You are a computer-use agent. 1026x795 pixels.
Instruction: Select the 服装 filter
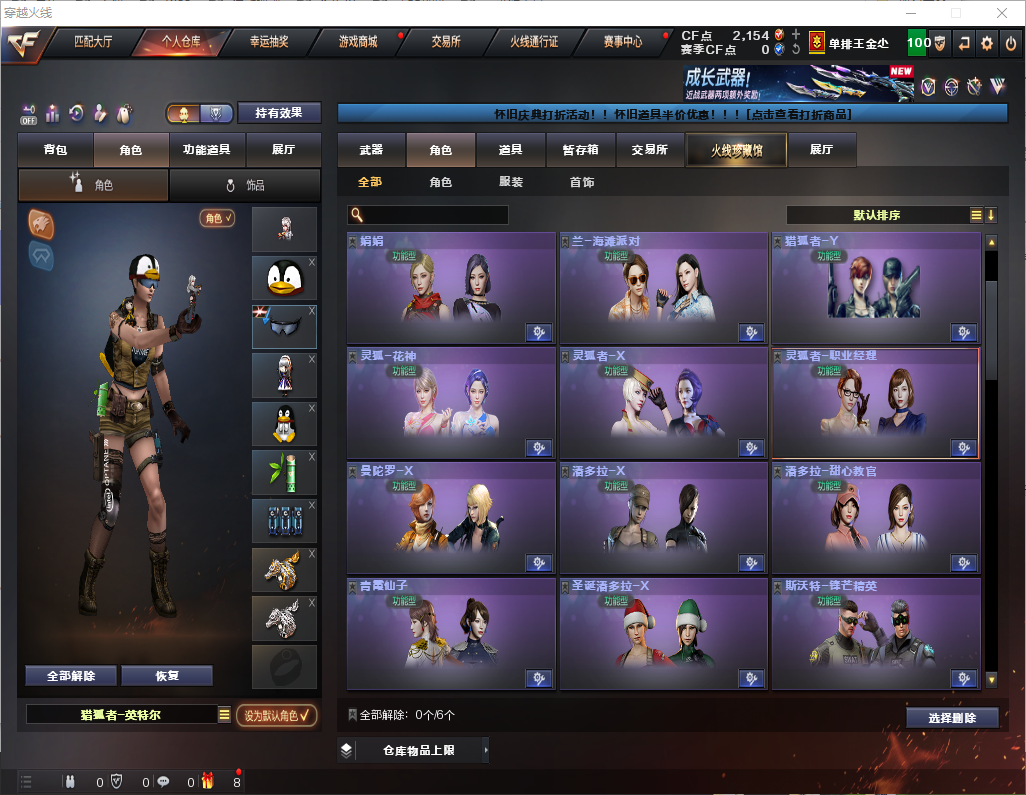point(511,182)
